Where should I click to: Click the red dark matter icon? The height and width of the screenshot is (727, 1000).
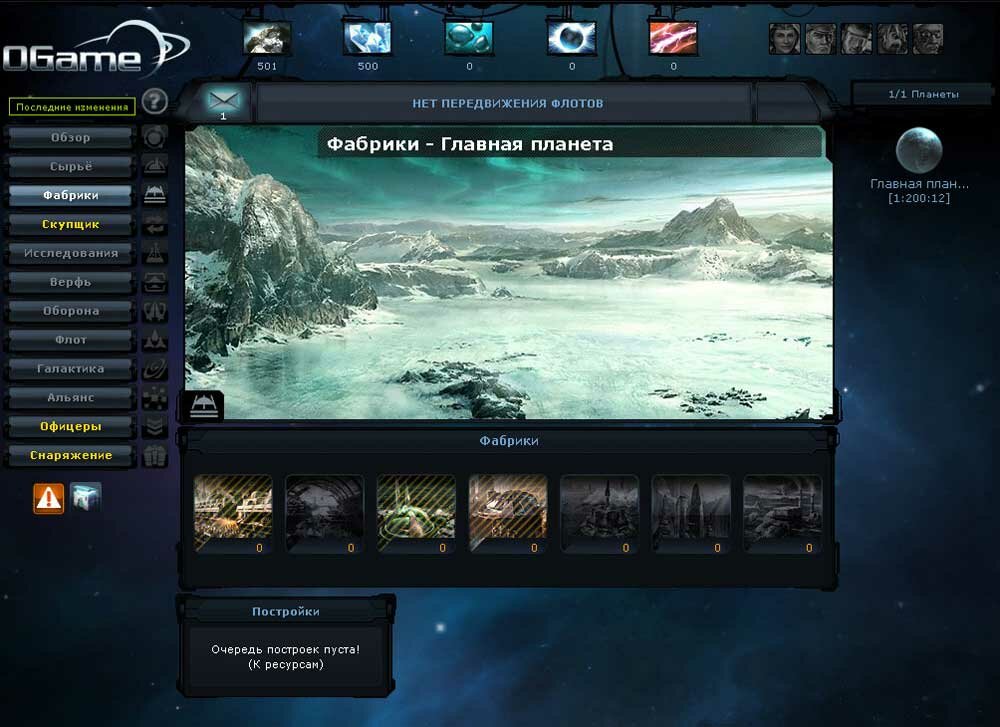click(673, 38)
